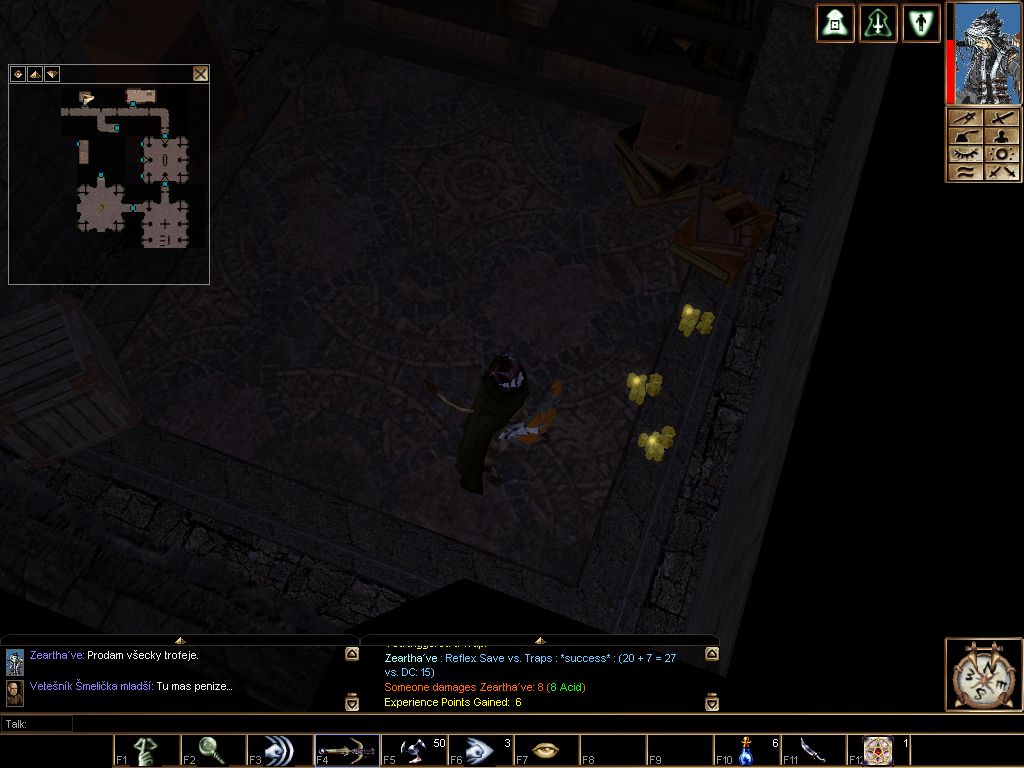
Task: Select the character portrait
Action: point(988,53)
